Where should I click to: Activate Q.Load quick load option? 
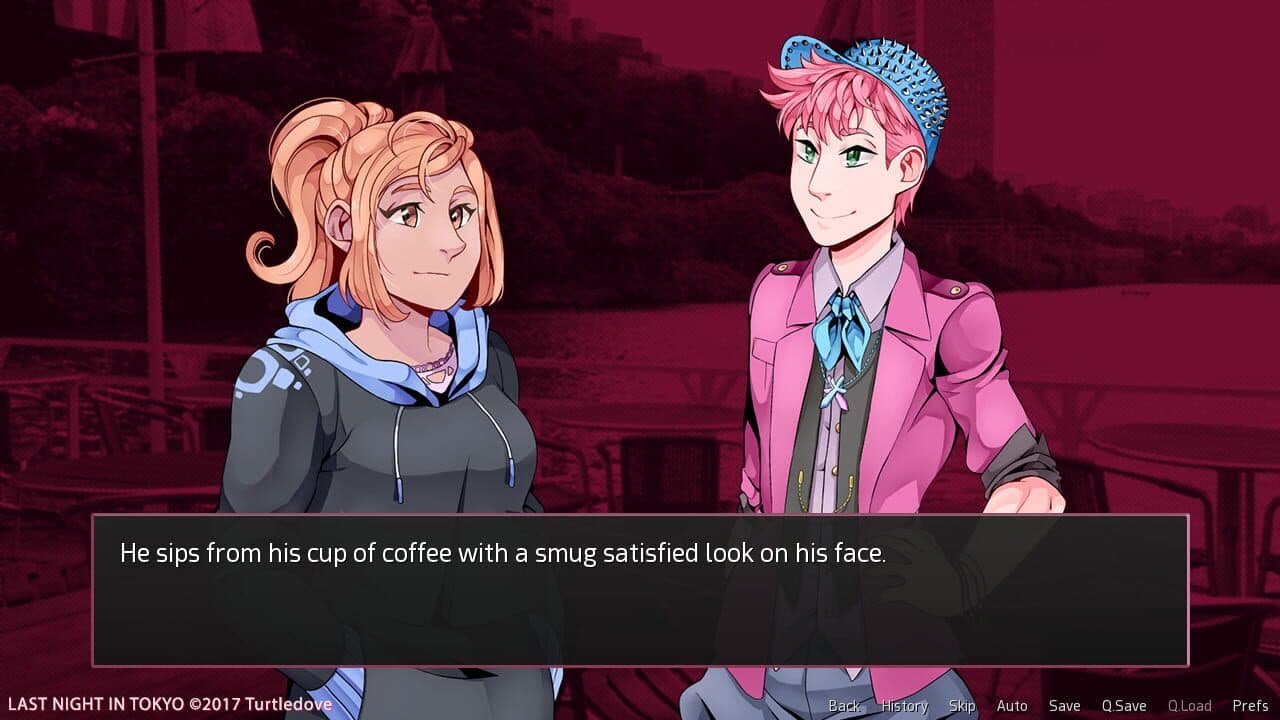(x=1191, y=705)
